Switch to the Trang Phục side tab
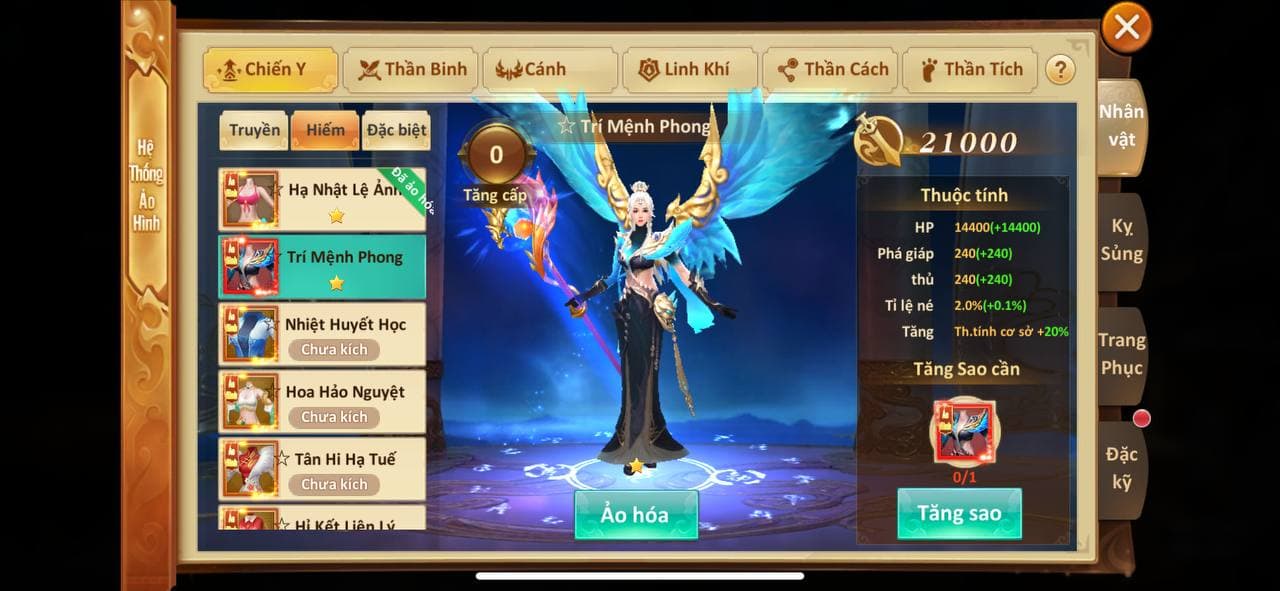 coord(1121,354)
